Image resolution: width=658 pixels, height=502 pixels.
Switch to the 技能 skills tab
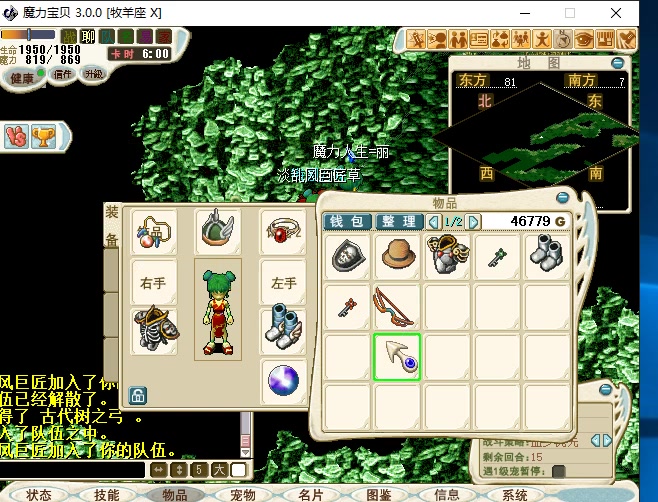106,494
